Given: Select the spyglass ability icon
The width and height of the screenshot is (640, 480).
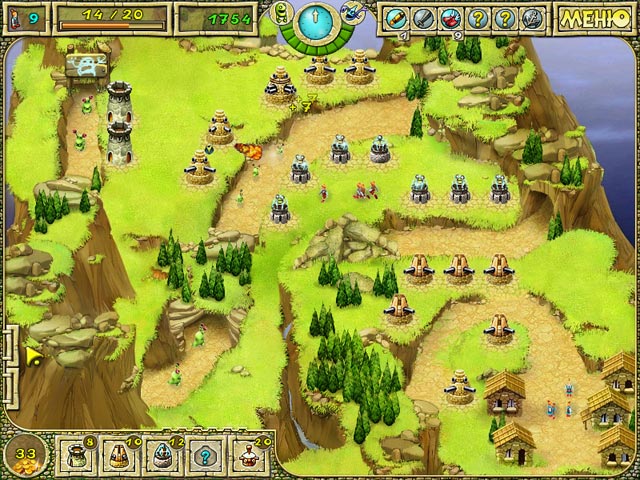Looking at the screenshot, I should coord(398,18).
